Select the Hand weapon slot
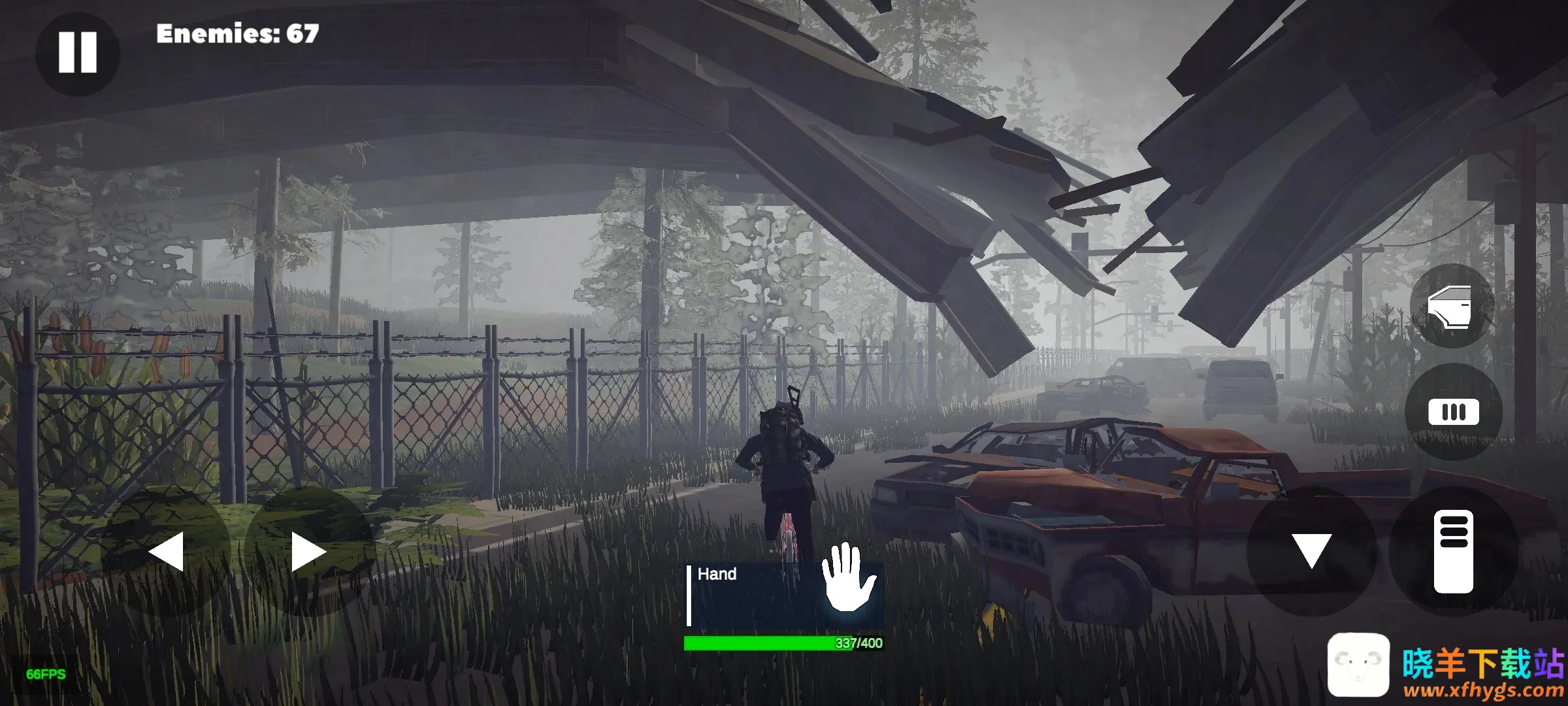The width and height of the screenshot is (1568, 706). pyautogui.click(x=784, y=595)
